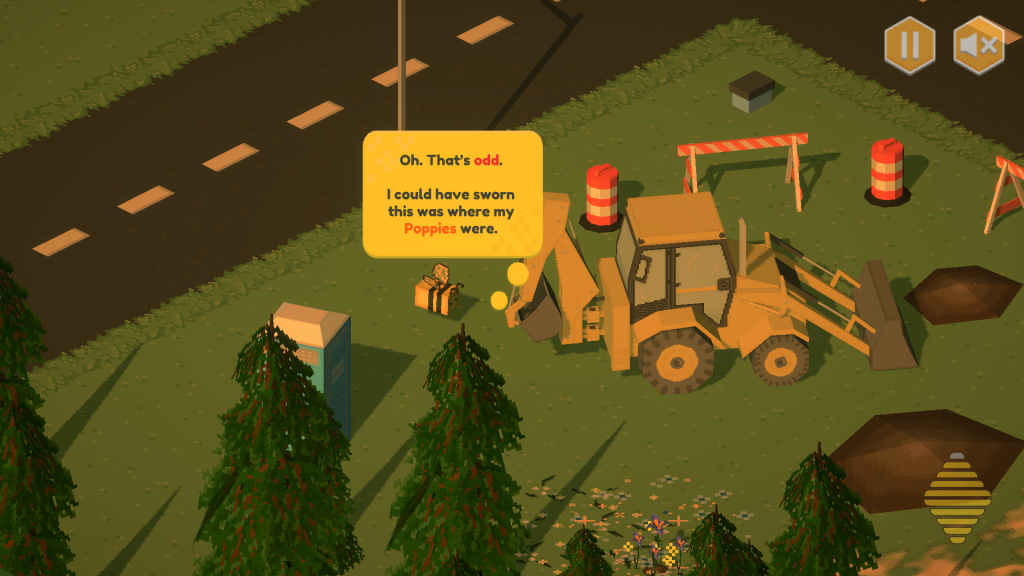Advance the yellow Poppies dialogue bubble
This screenshot has width=1024, height=576.
tap(452, 194)
